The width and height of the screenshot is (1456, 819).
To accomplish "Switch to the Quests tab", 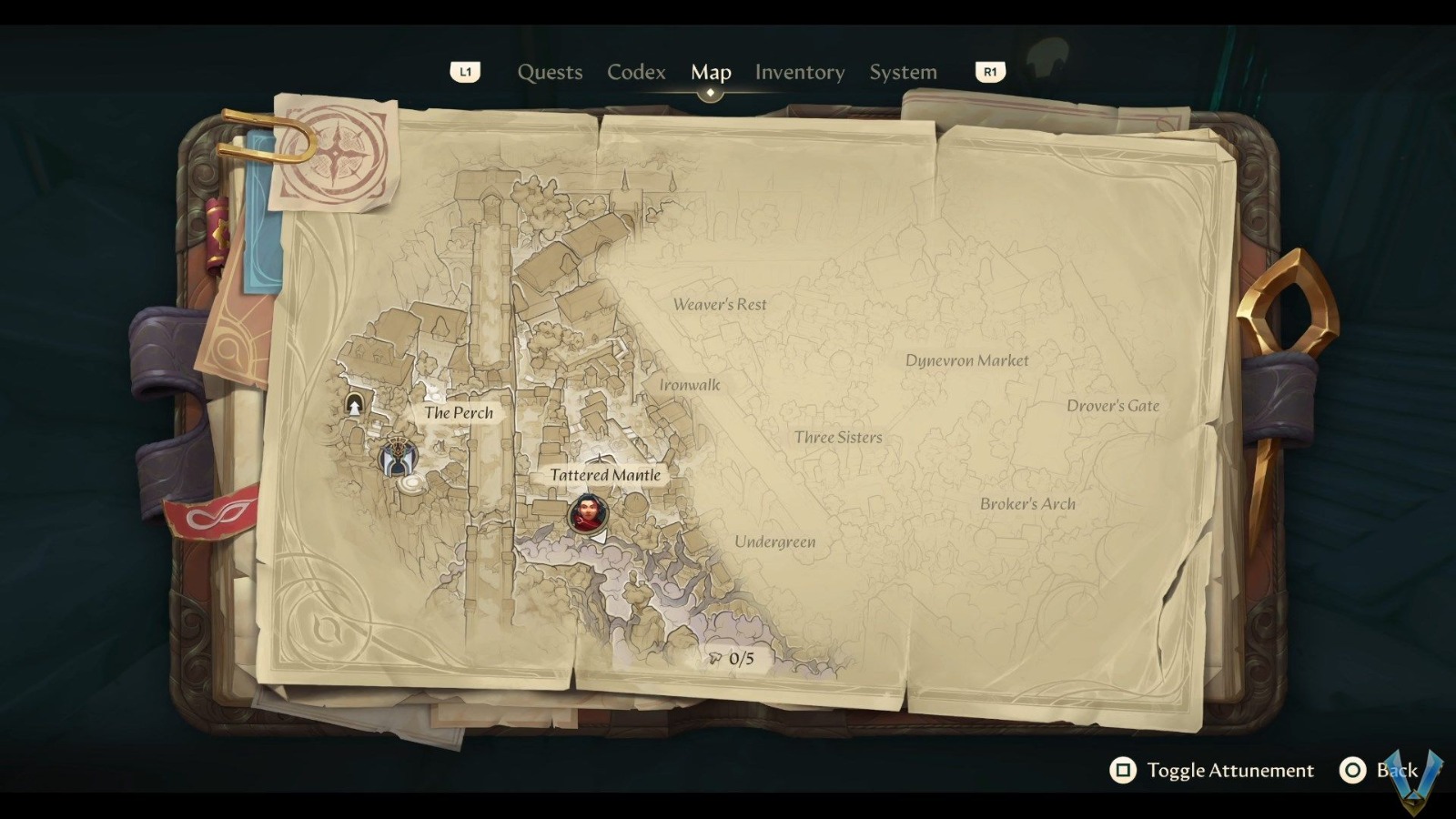I will (550, 72).
